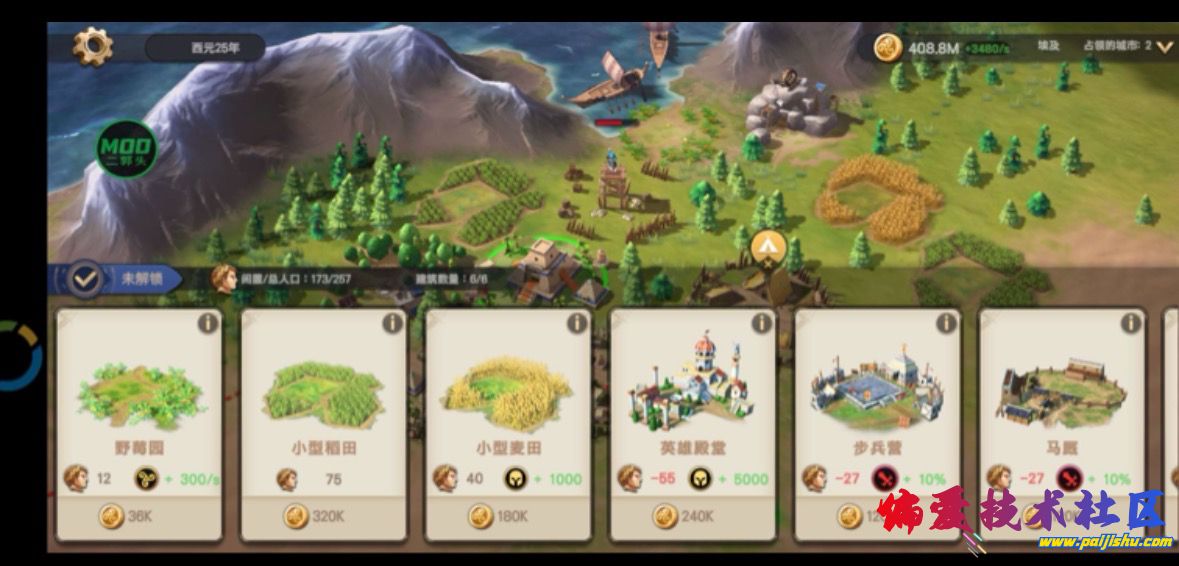Image resolution: width=1179 pixels, height=566 pixels.
Task: Expand the occupied cities dropdown arrow
Action: pyautogui.click(x=1164, y=47)
